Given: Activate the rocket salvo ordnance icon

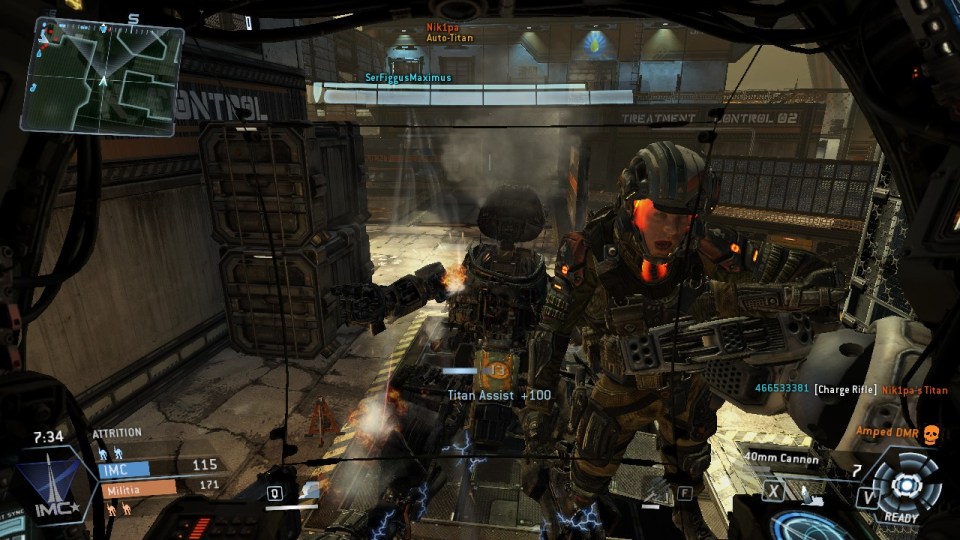Looking at the screenshot, I should (806, 492).
